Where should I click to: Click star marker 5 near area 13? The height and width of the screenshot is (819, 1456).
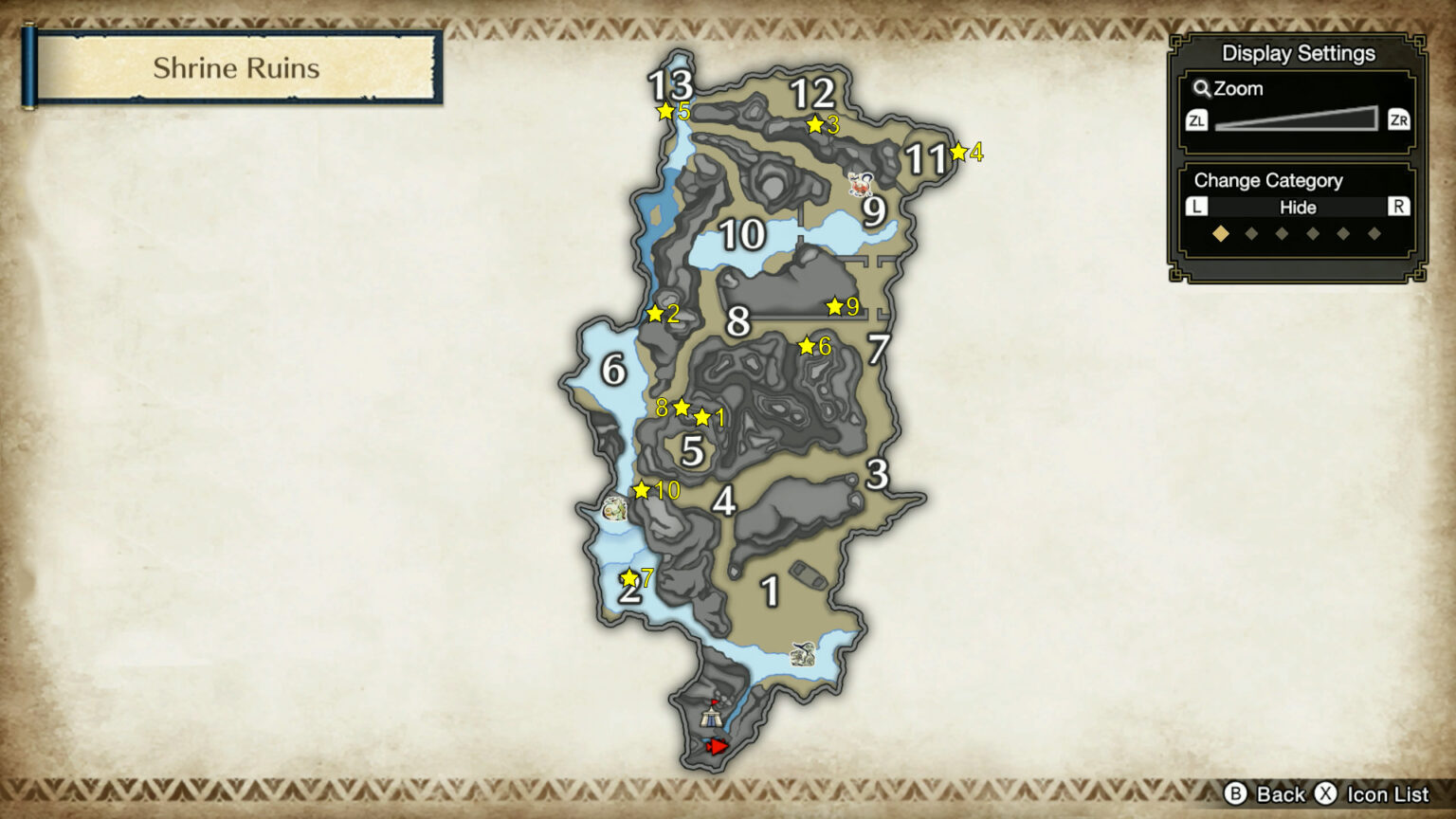click(664, 112)
